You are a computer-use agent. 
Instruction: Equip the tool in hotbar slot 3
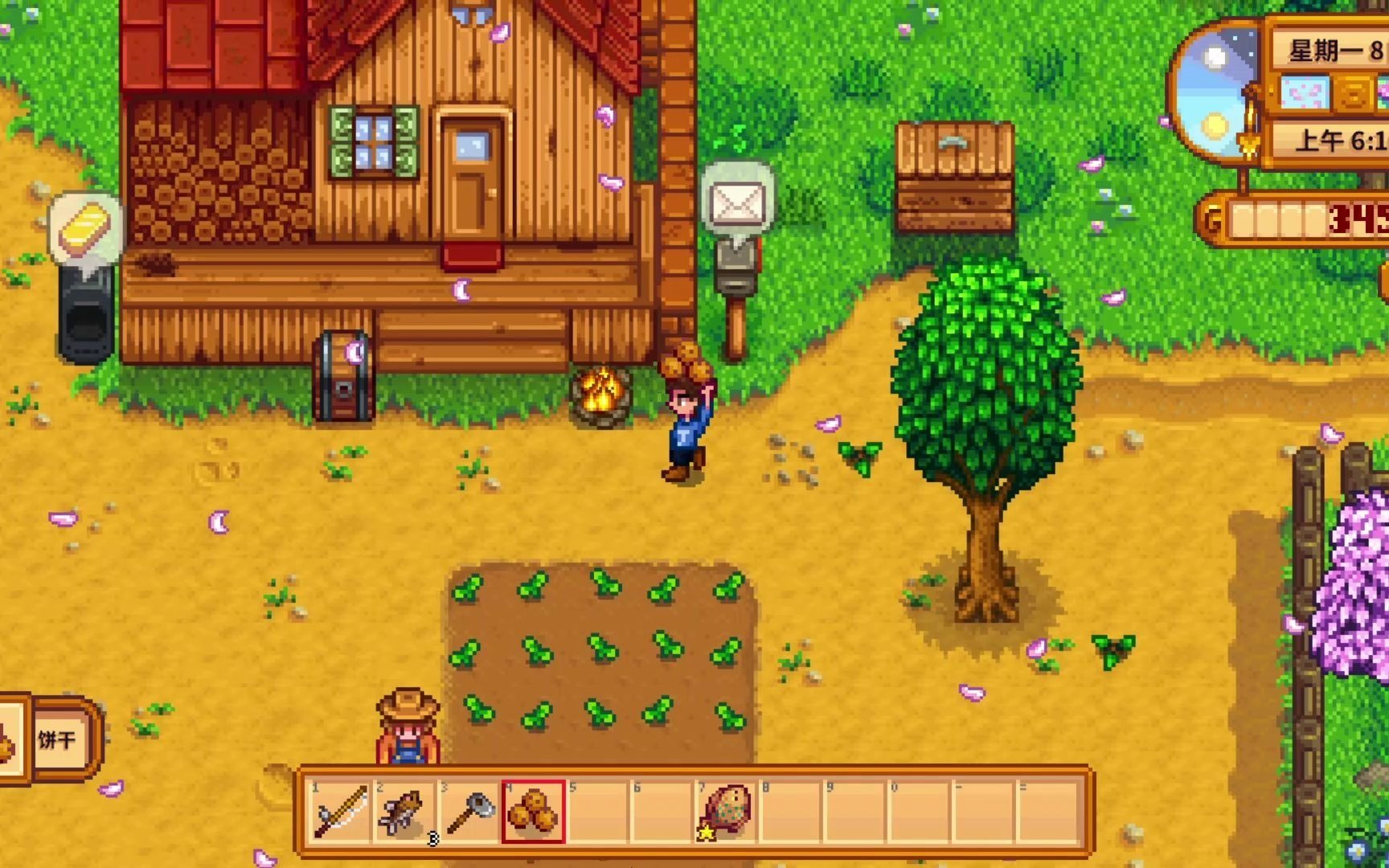pos(469,811)
